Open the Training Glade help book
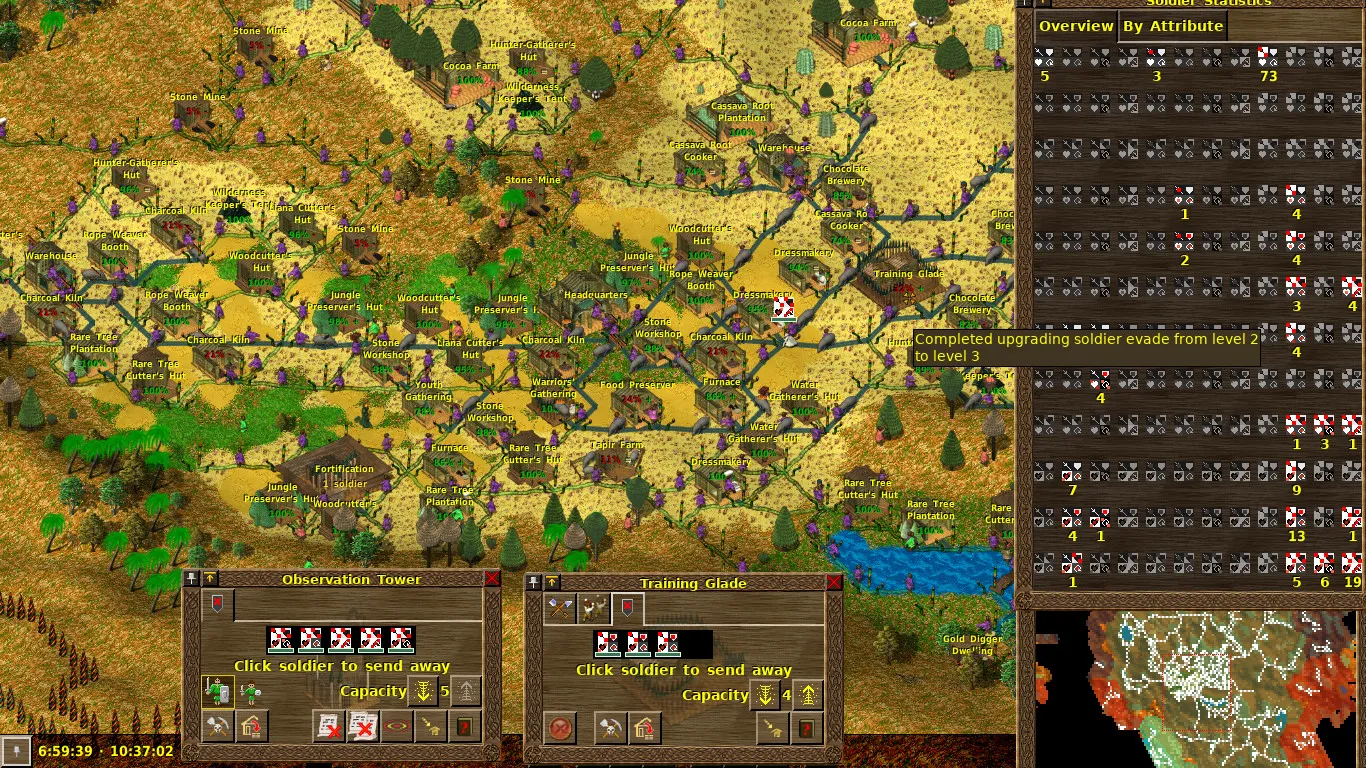This screenshot has height=768, width=1366. [x=806, y=729]
